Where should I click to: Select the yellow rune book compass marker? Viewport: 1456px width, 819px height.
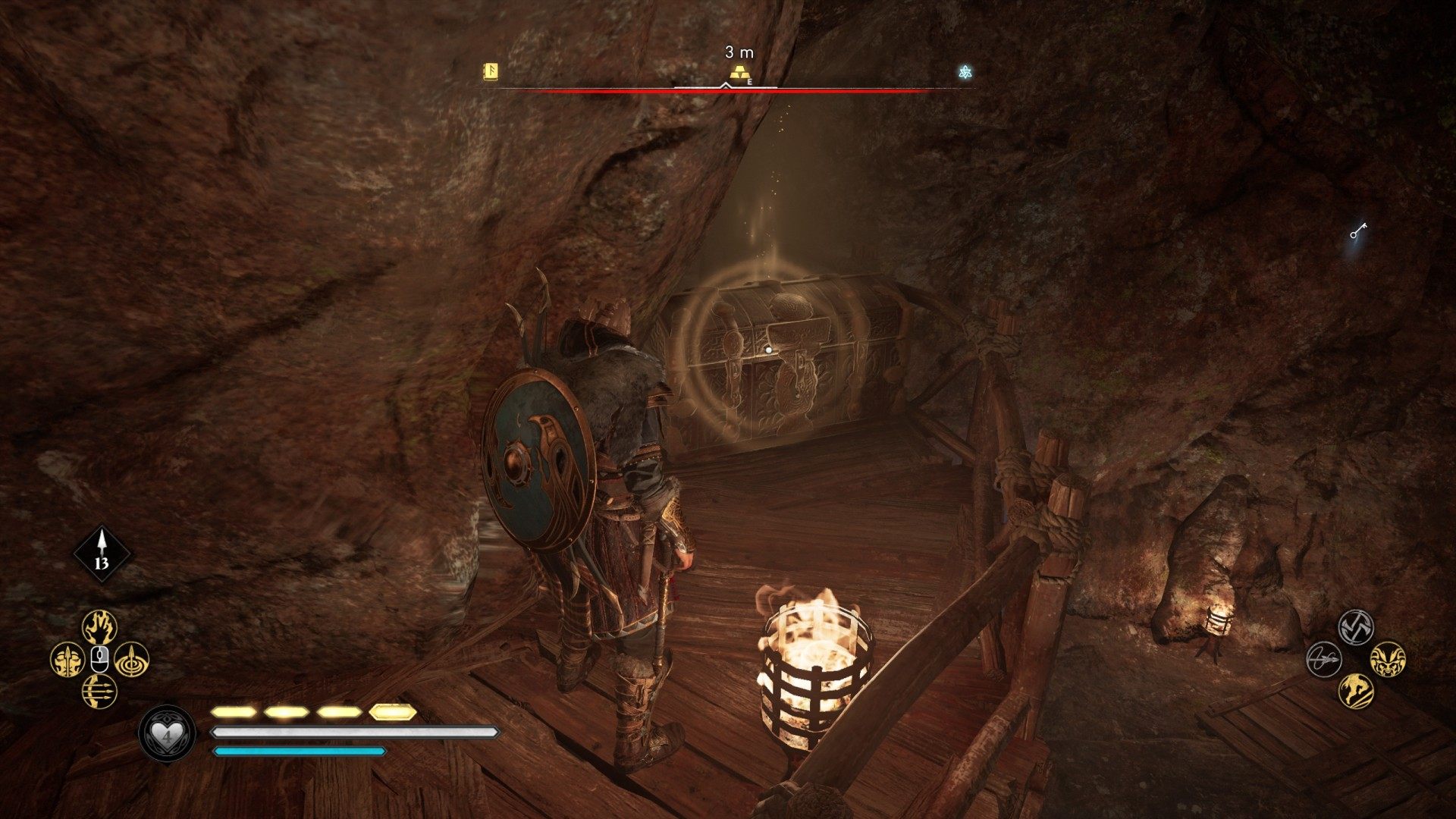tap(491, 72)
